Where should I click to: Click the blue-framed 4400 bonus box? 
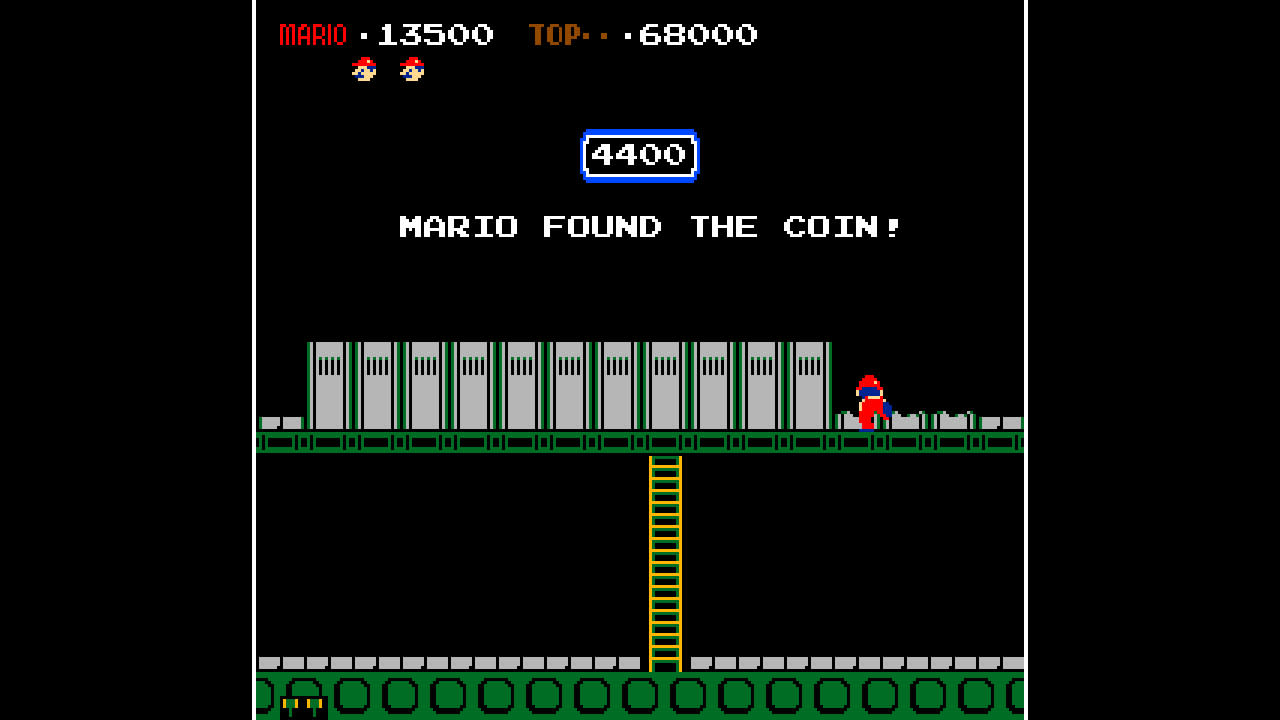(x=640, y=156)
